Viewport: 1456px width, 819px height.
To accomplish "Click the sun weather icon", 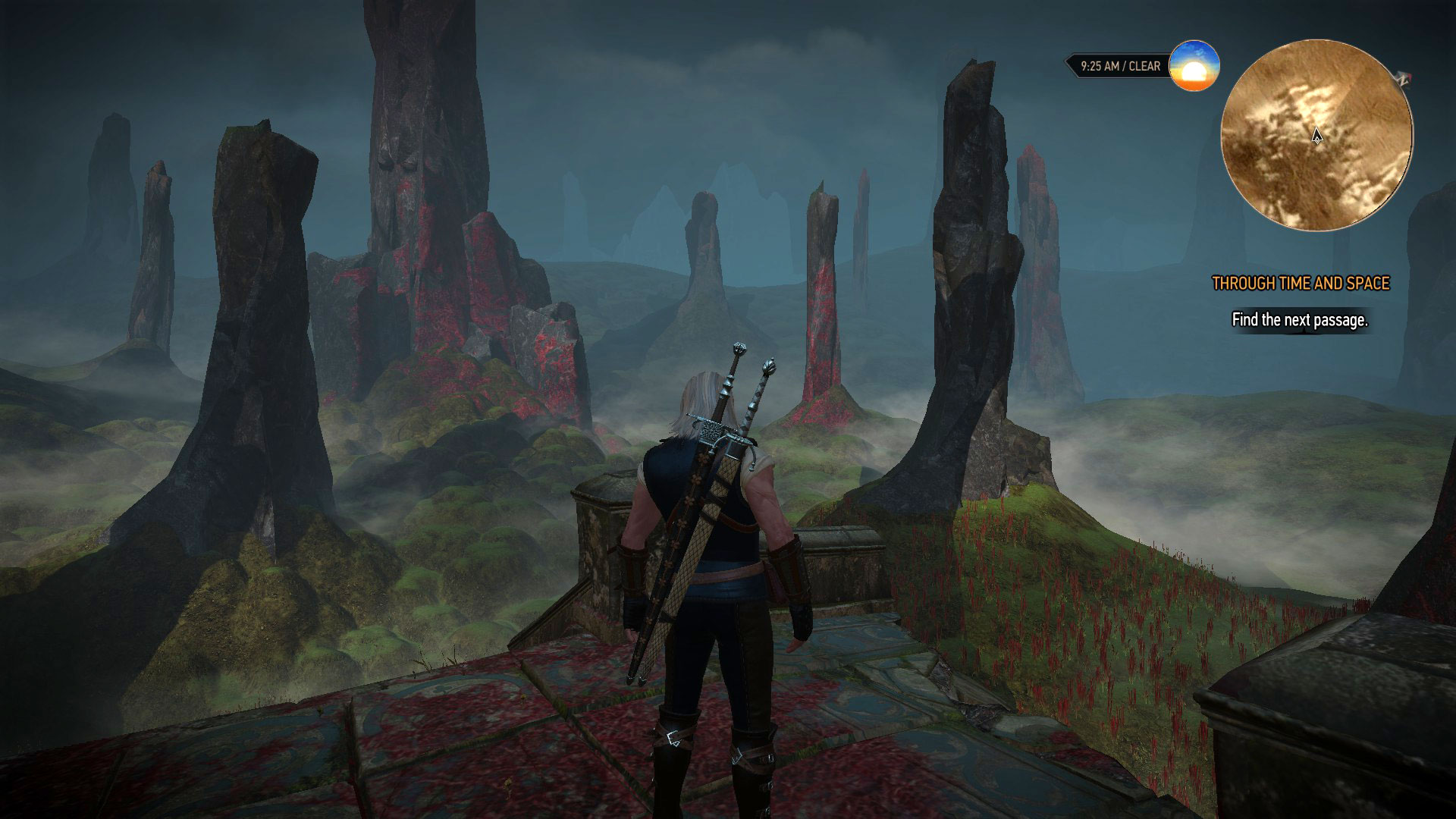I will (1194, 67).
